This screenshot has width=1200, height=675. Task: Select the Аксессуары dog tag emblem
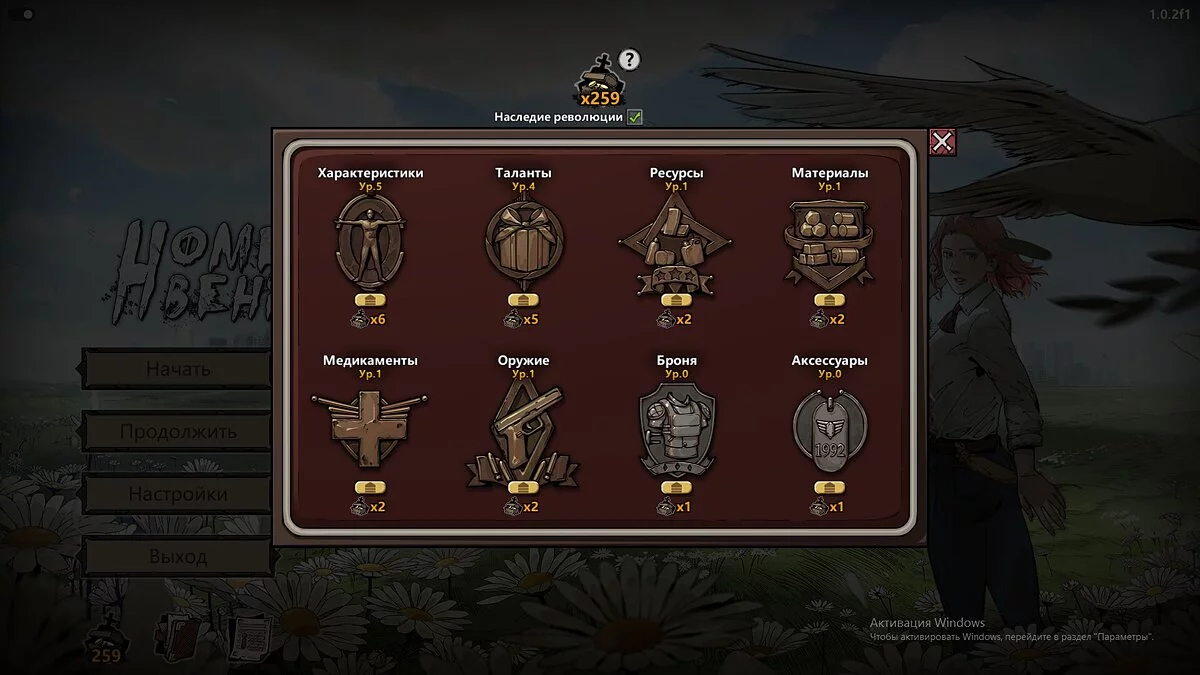[x=829, y=428]
